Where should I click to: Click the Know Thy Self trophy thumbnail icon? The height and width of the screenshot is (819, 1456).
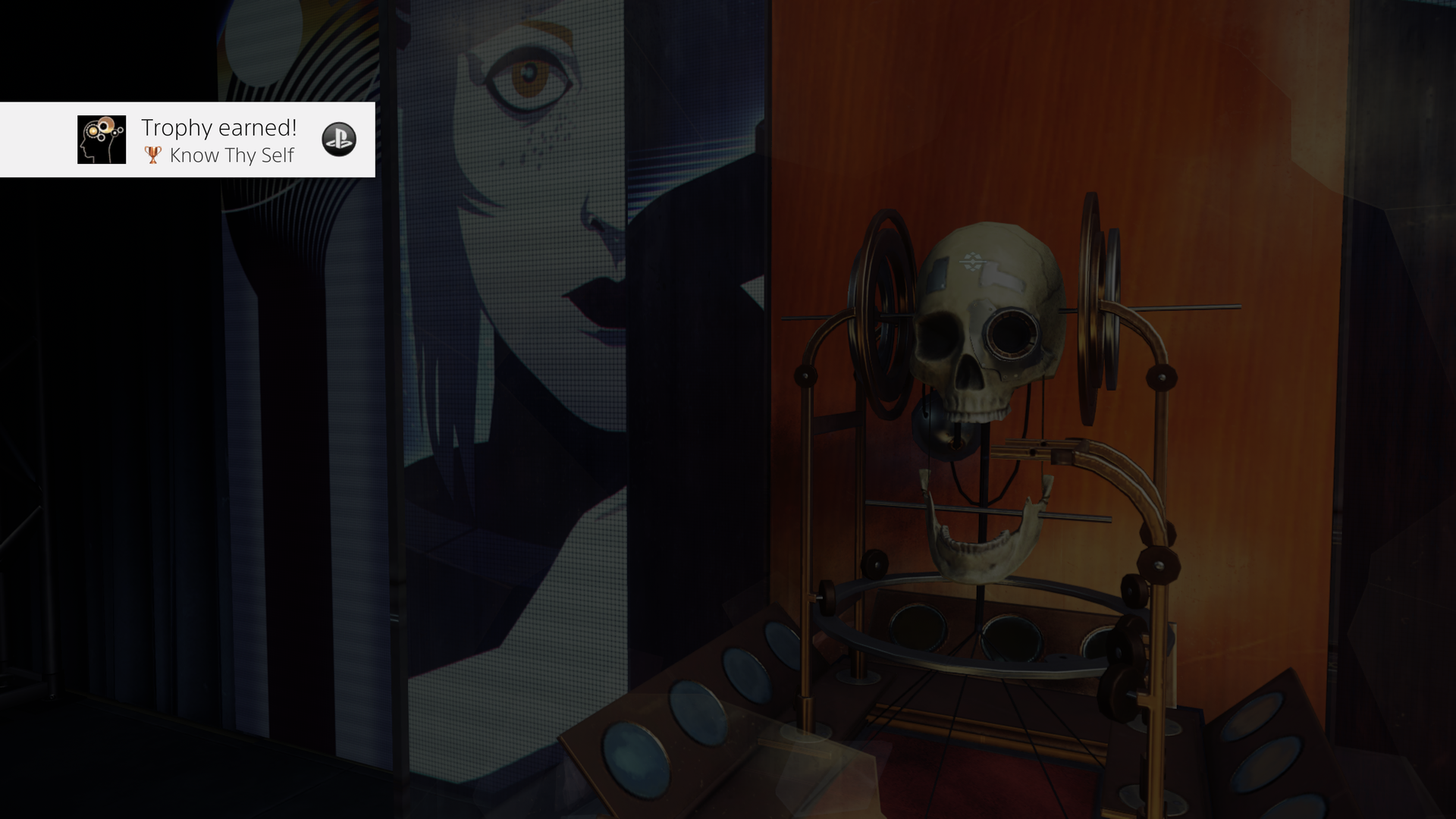click(x=101, y=140)
